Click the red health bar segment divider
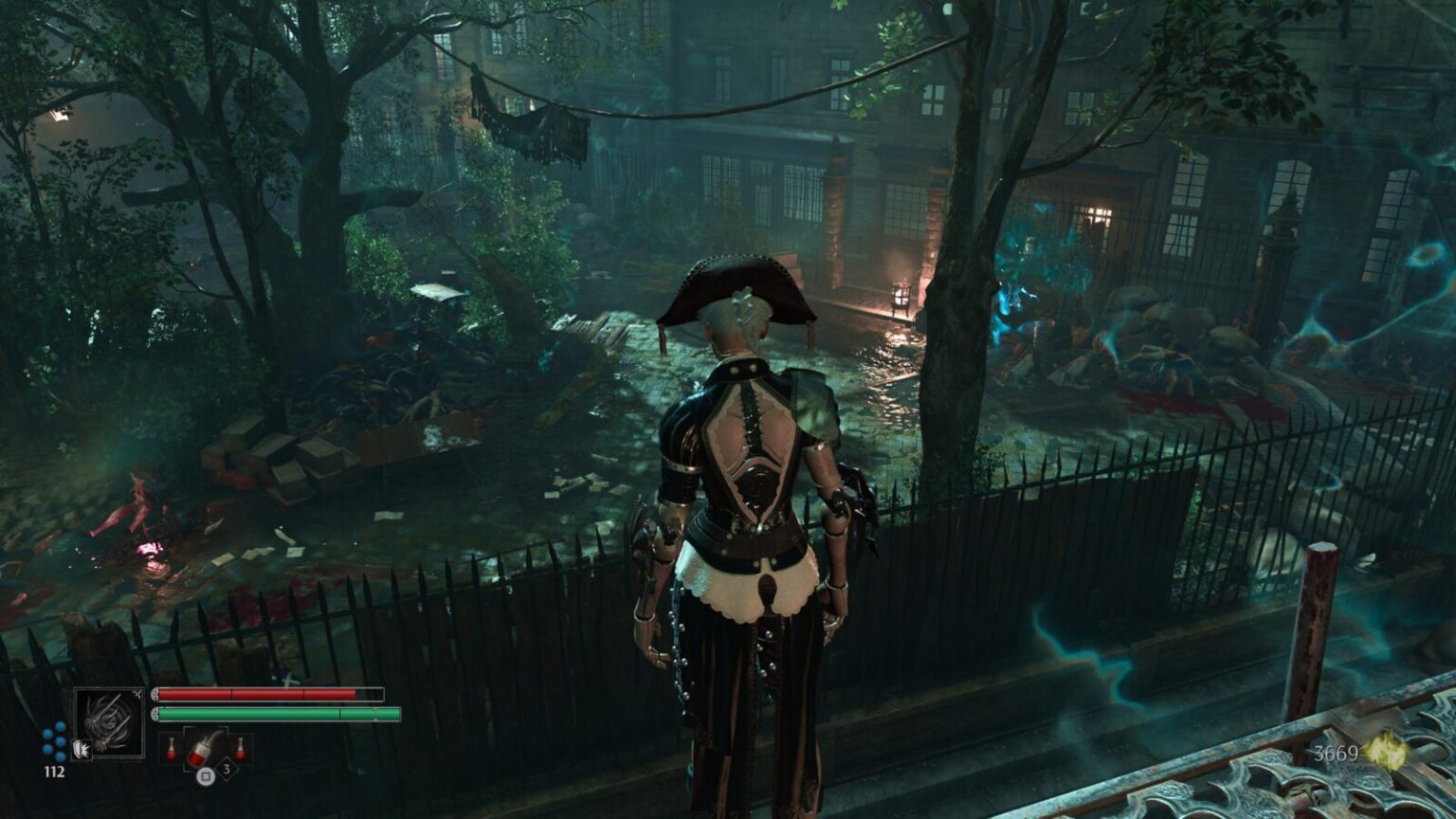The width and height of the screenshot is (1456, 819). tap(232, 693)
